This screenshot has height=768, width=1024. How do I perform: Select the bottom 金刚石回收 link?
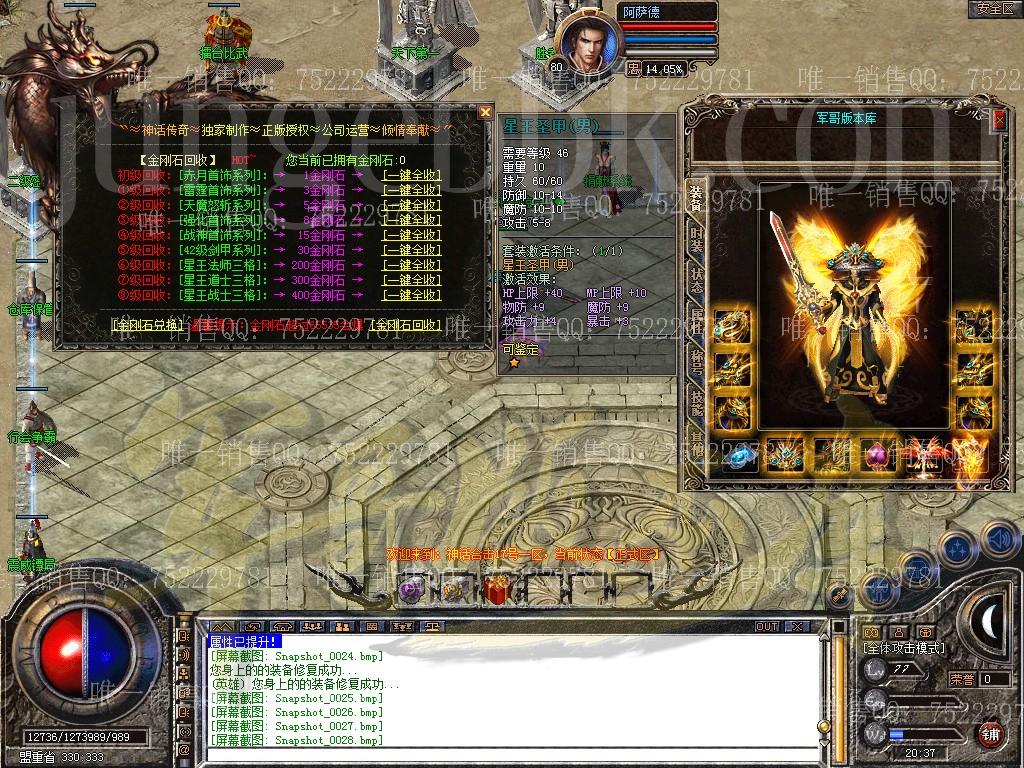pyautogui.click(x=405, y=325)
